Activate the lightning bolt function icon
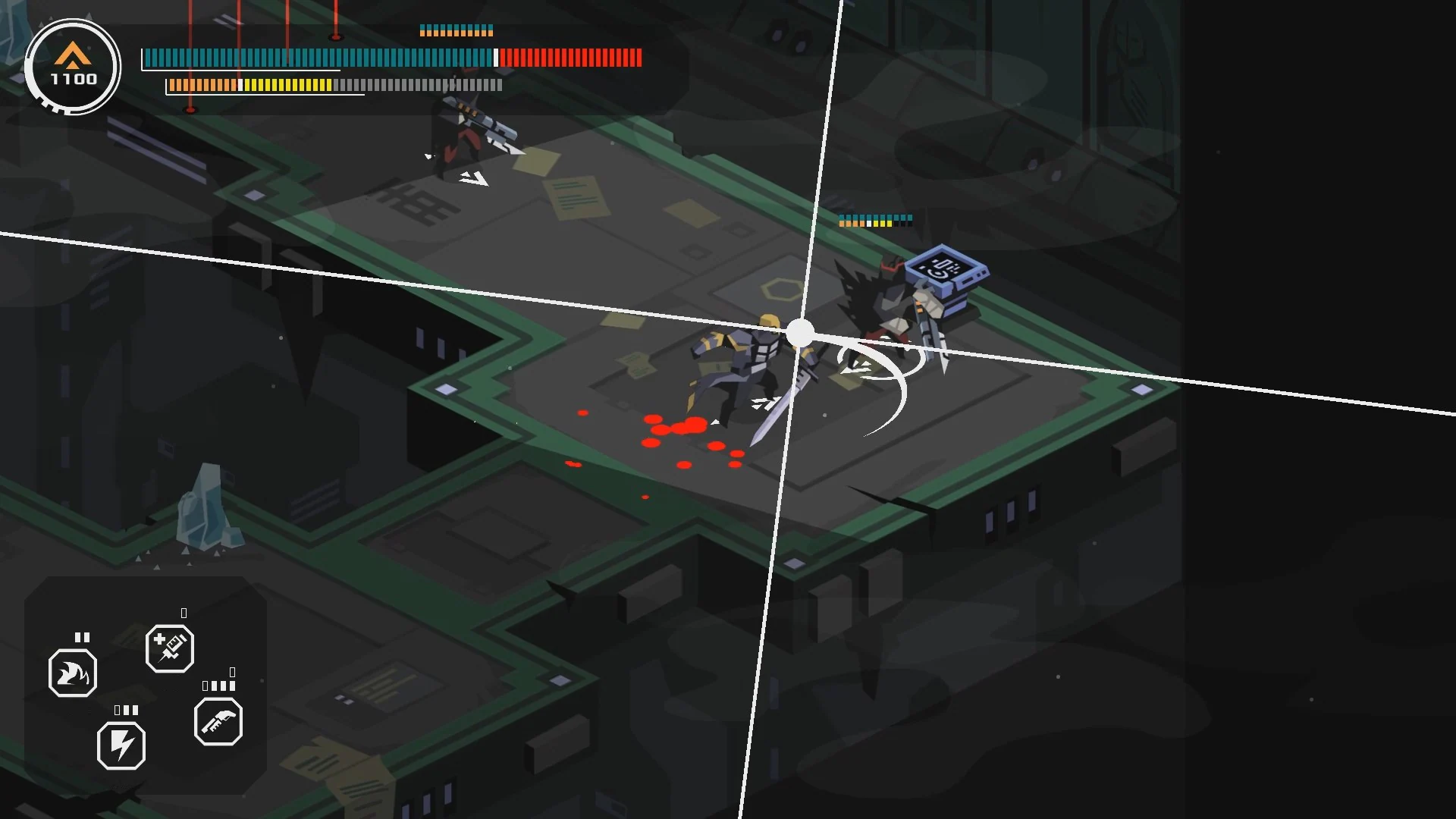Image resolution: width=1456 pixels, height=819 pixels. coord(121,745)
